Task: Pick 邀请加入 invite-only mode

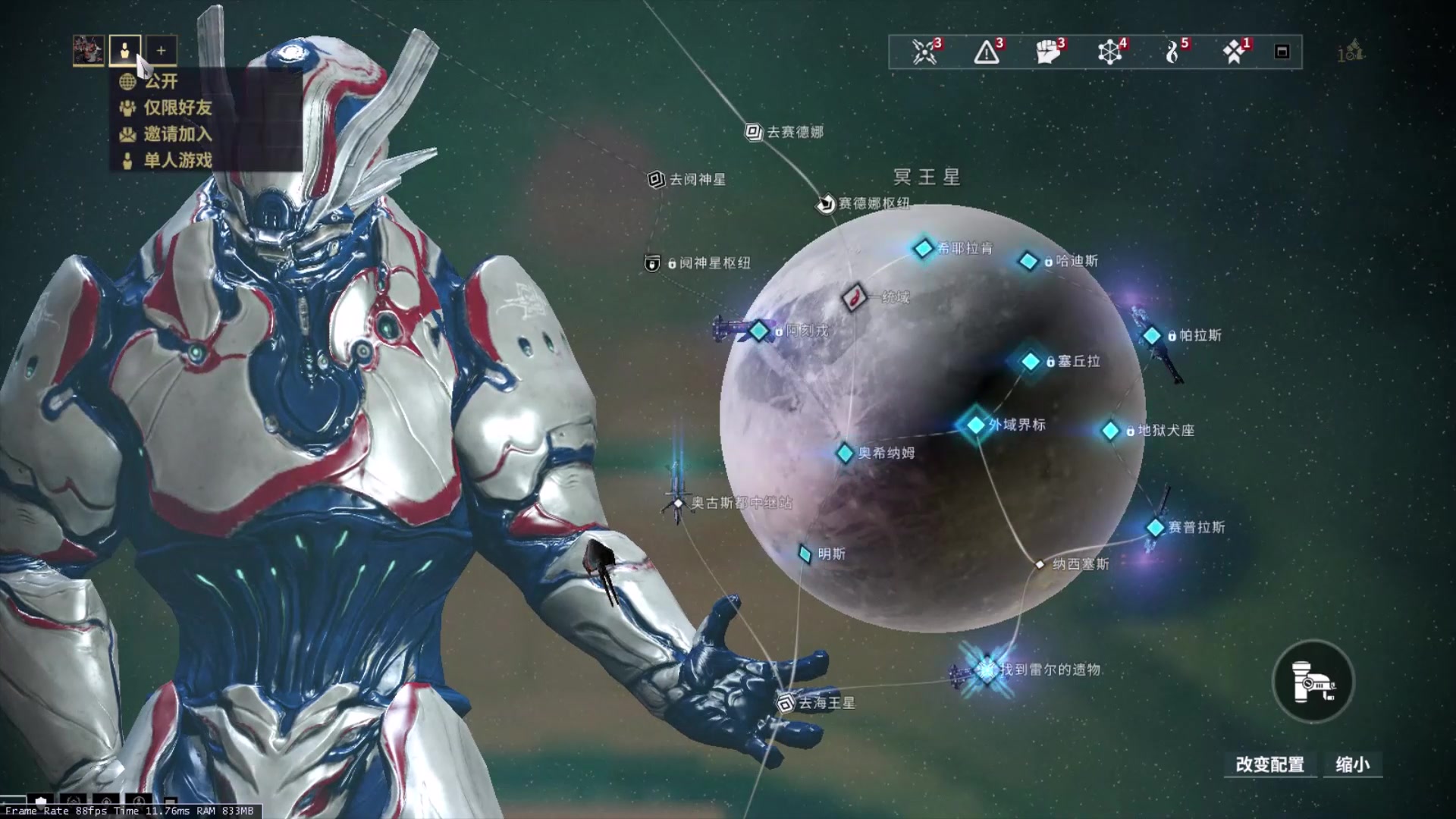Action: pyautogui.click(x=177, y=134)
